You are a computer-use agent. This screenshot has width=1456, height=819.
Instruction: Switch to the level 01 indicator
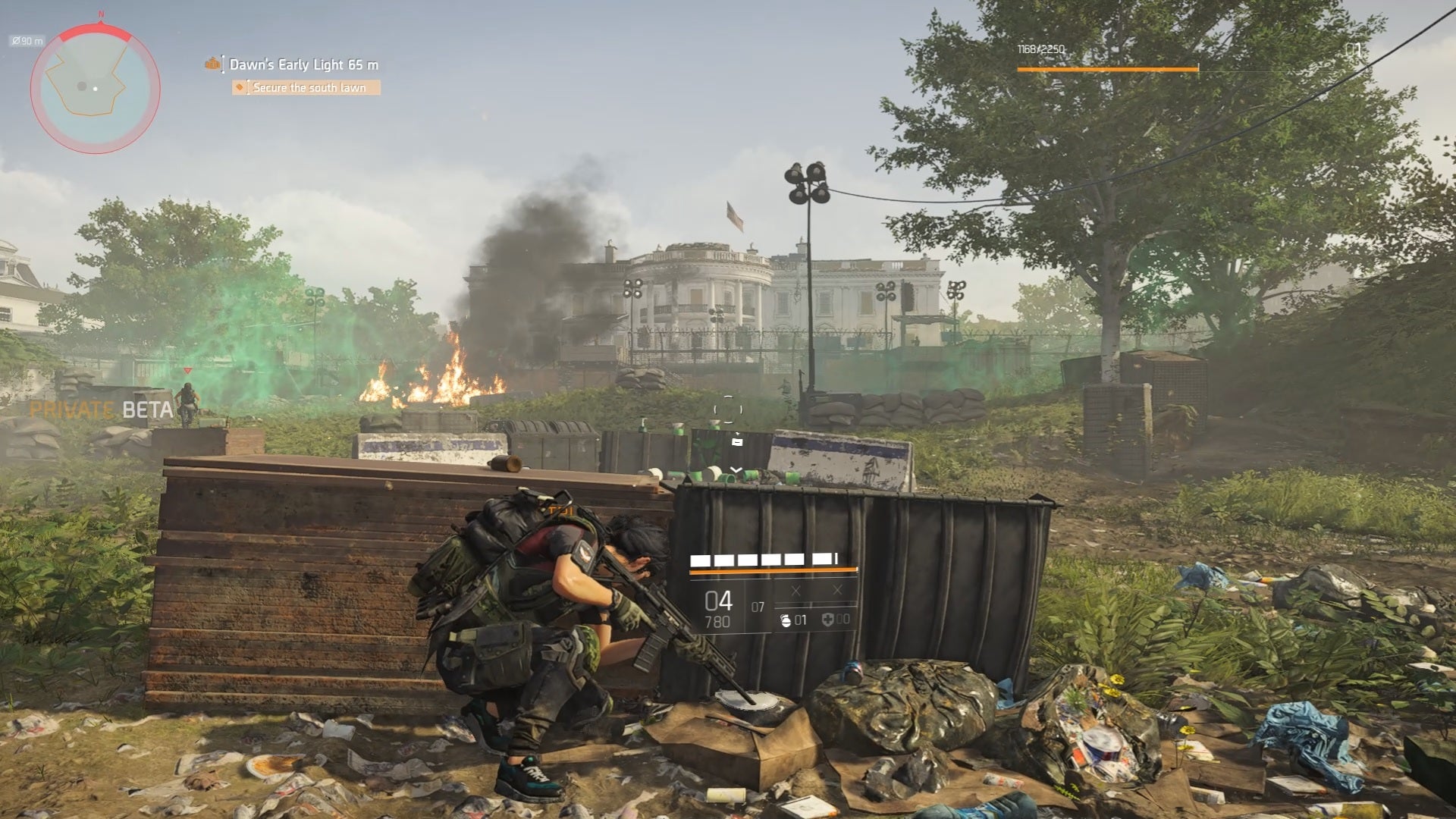point(1354,49)
